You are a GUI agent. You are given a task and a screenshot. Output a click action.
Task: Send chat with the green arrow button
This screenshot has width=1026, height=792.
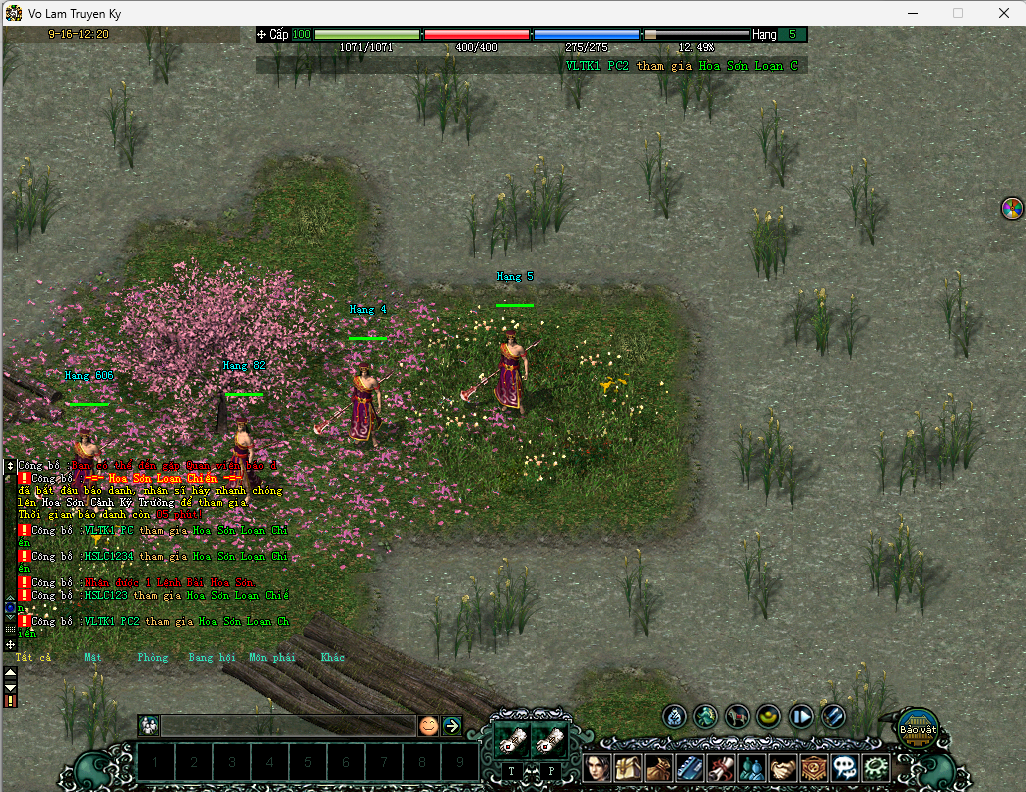[452, 726]
